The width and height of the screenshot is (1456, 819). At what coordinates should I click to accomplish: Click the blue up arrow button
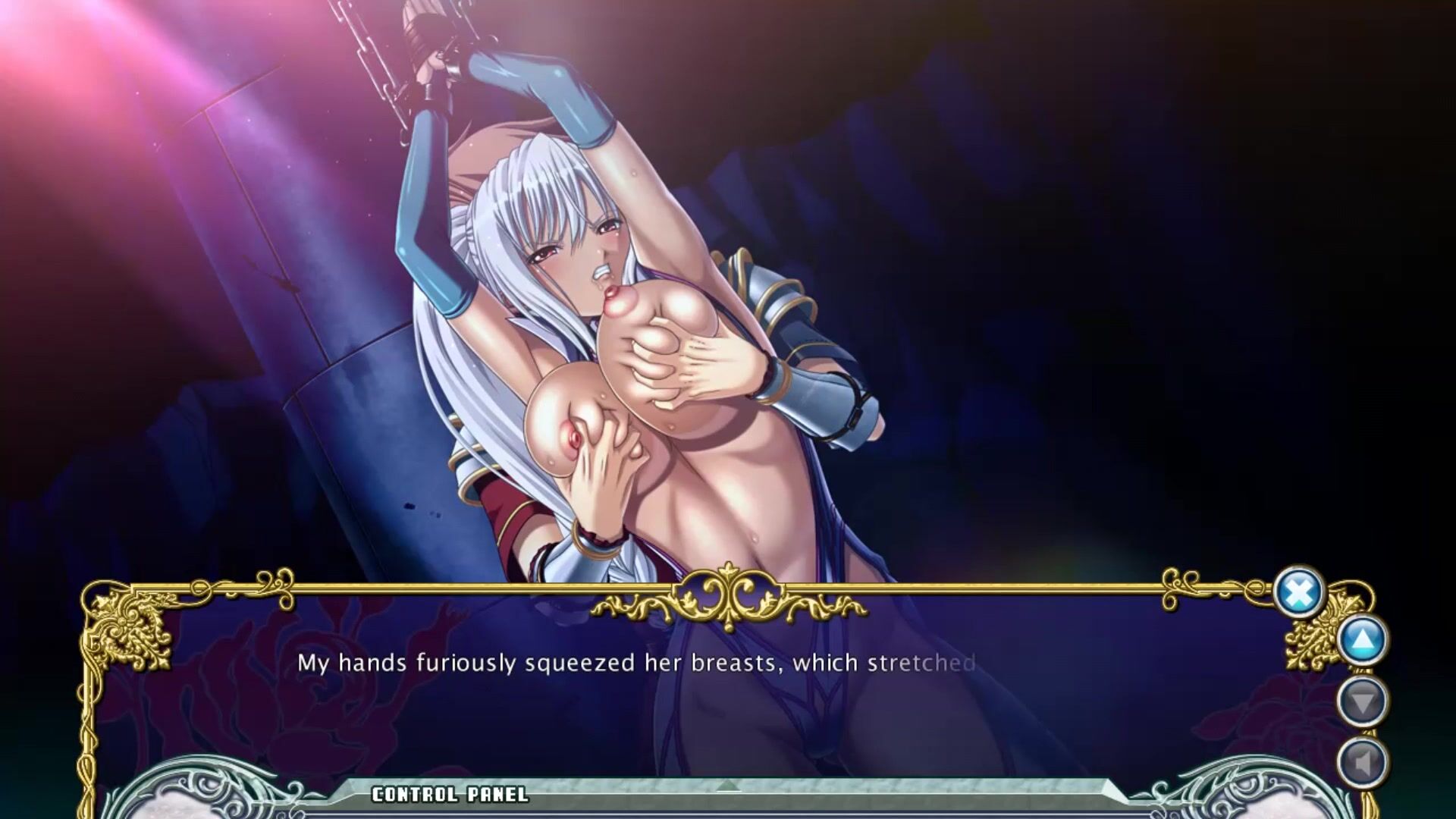pos(1363,640)
